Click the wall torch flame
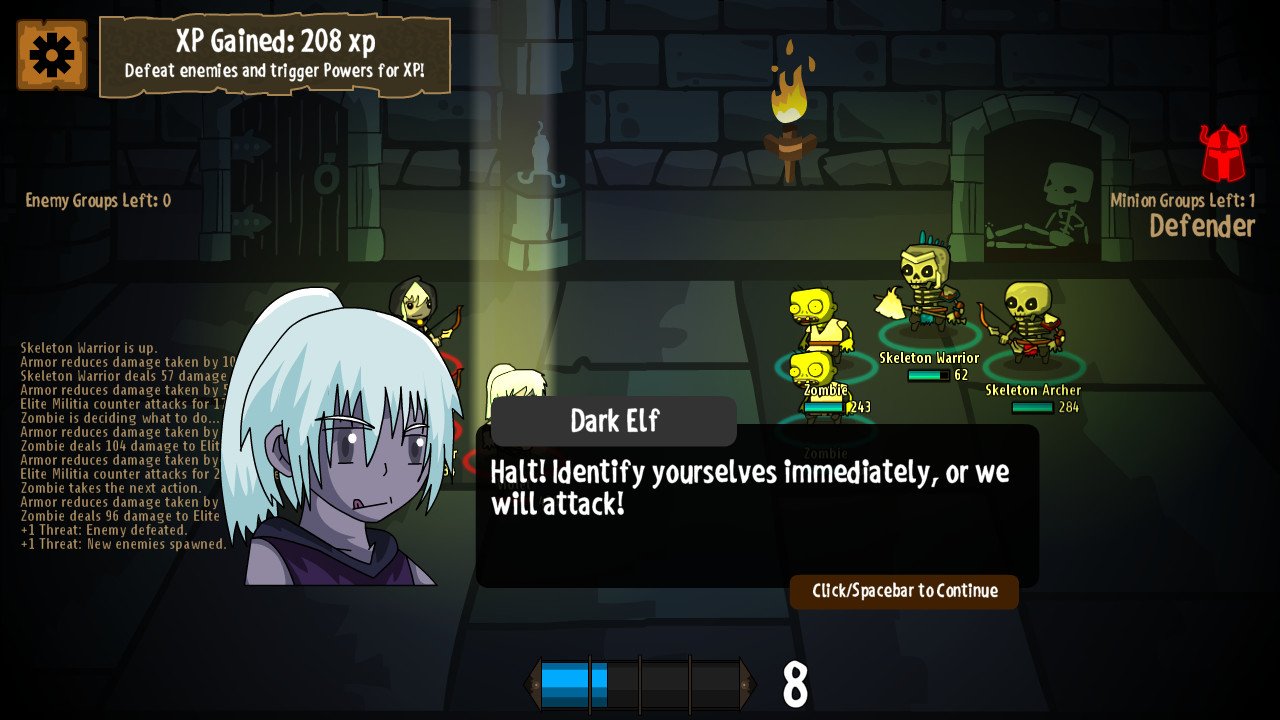1280x720 pixels. [790, 95]
